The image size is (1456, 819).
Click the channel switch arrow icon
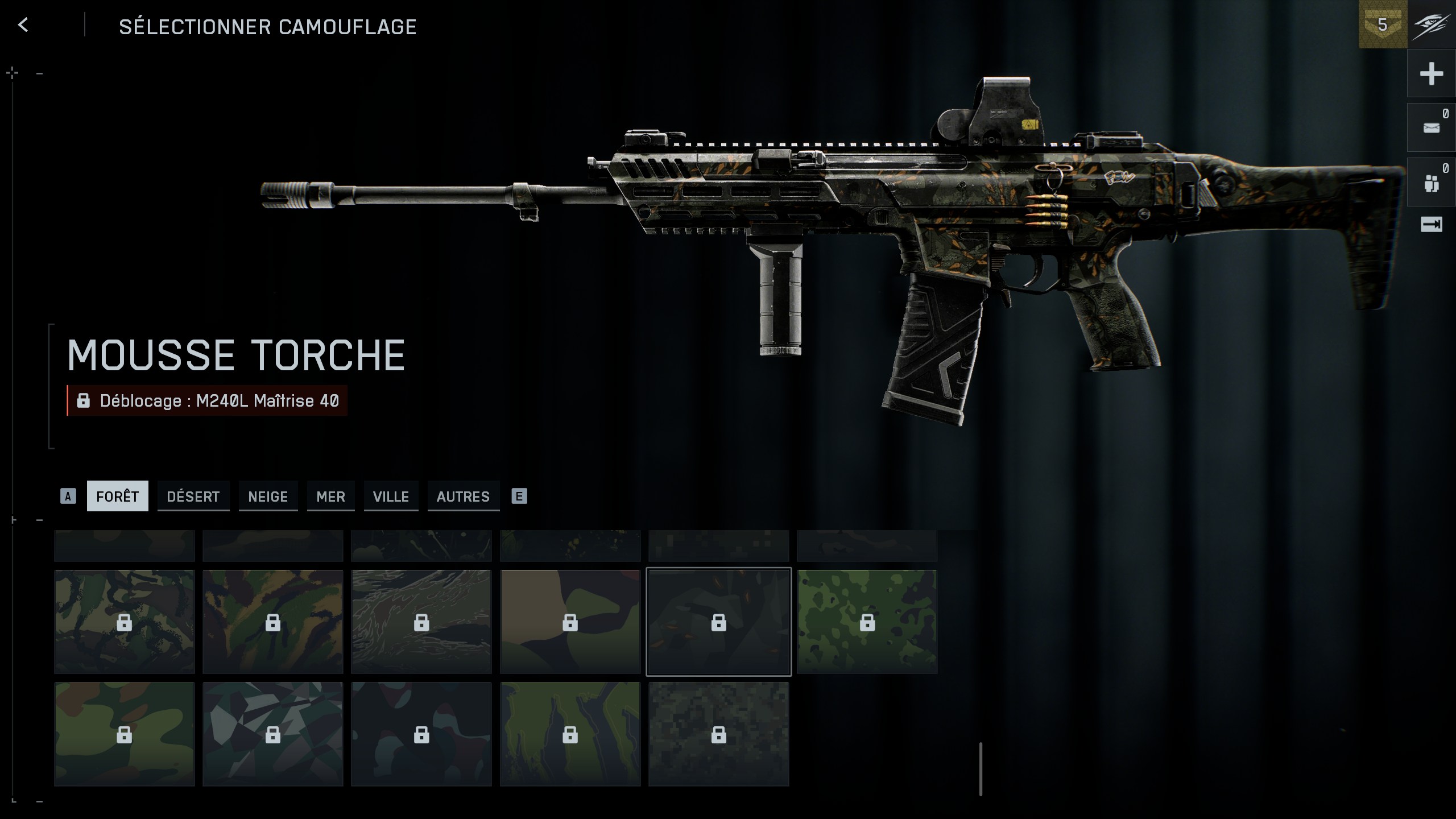pyautogui.click(x=1432, y=224)
